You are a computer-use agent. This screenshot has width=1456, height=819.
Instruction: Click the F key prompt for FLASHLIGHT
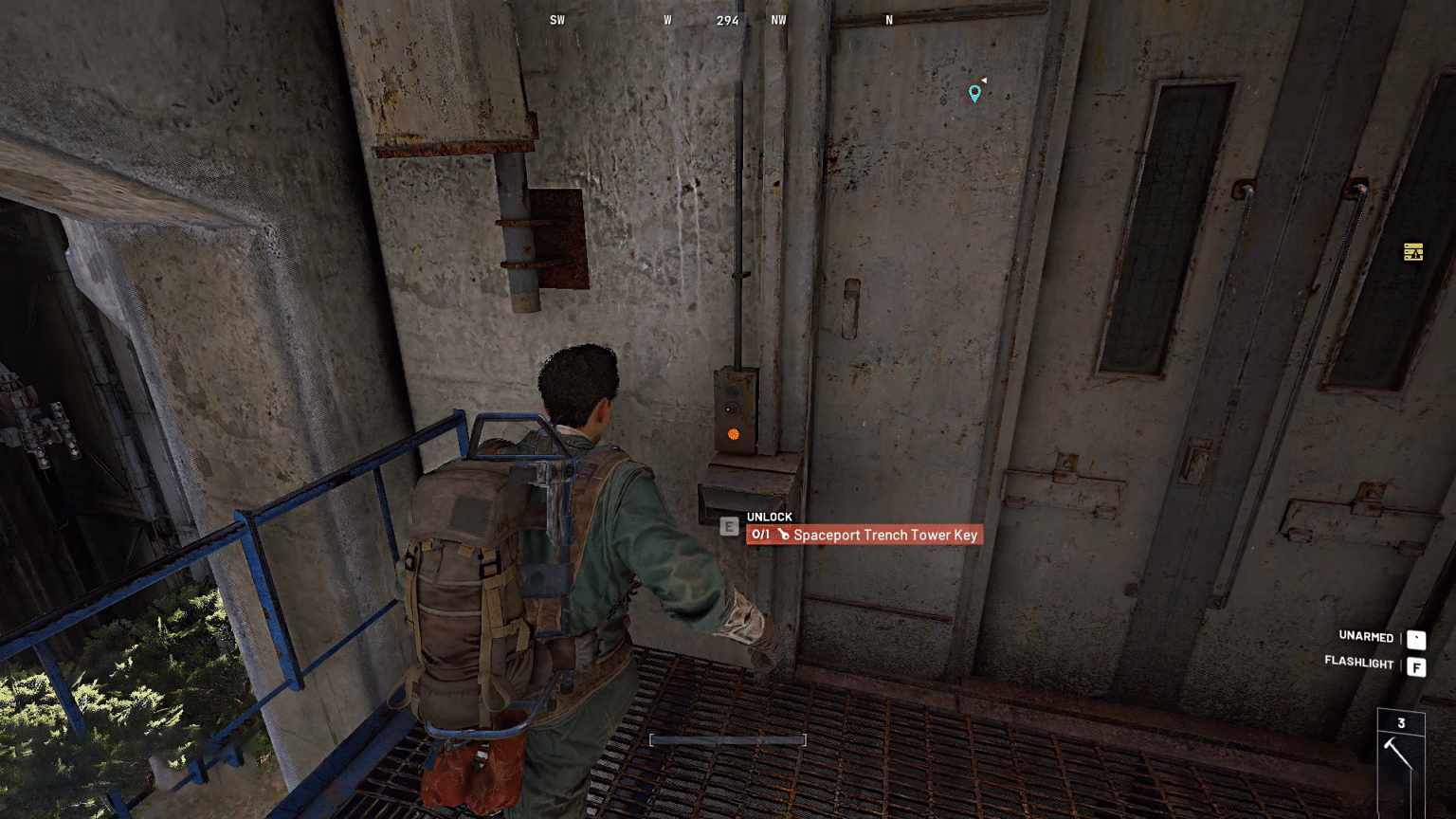point(1415,667)
